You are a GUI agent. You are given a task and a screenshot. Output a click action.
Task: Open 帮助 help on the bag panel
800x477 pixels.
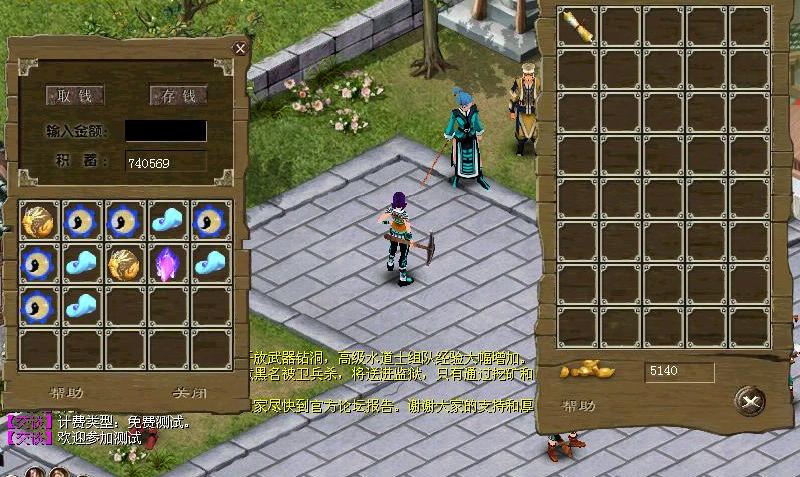580,406
